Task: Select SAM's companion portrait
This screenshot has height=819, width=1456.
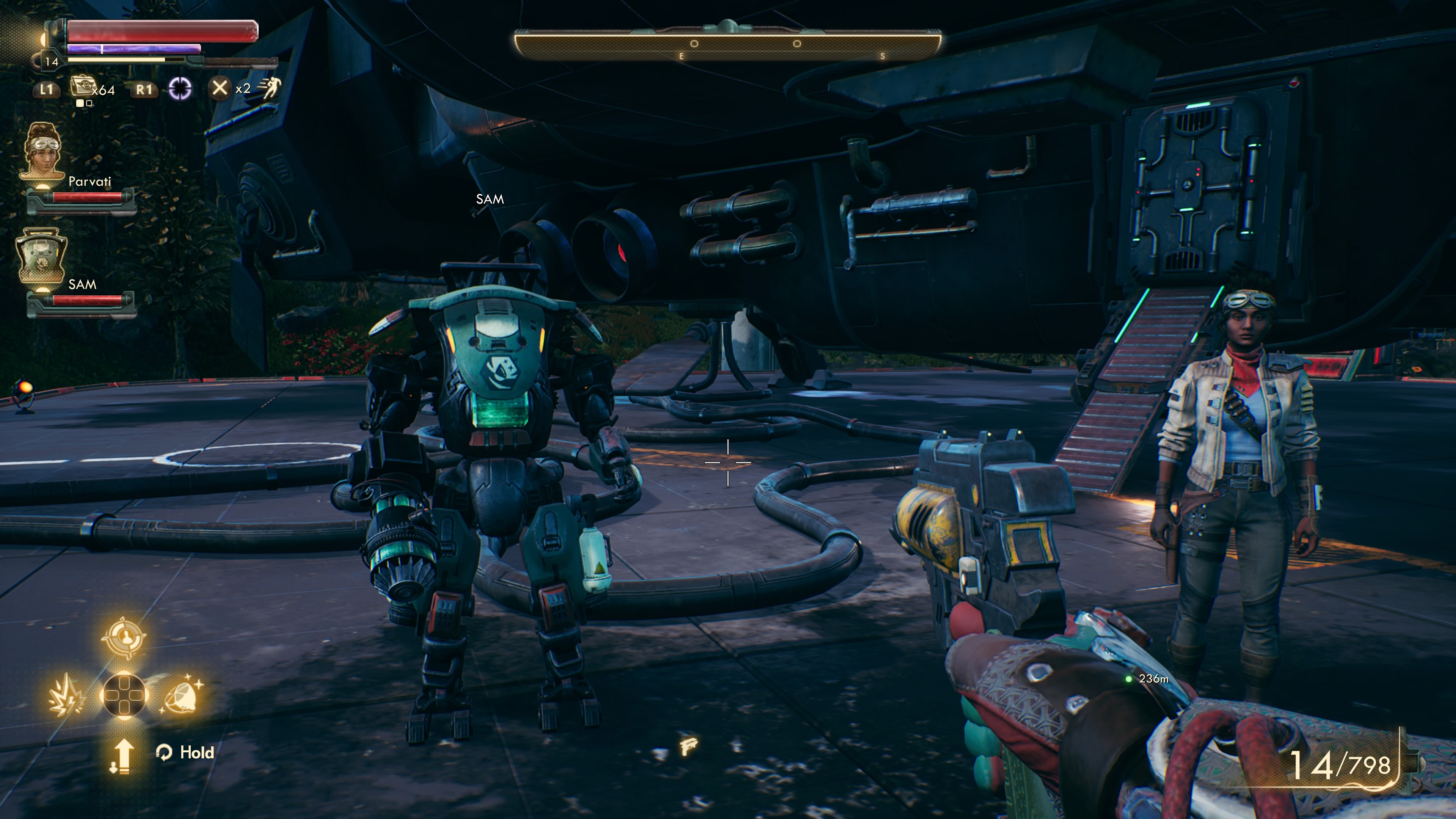Action: coord(41,256)
